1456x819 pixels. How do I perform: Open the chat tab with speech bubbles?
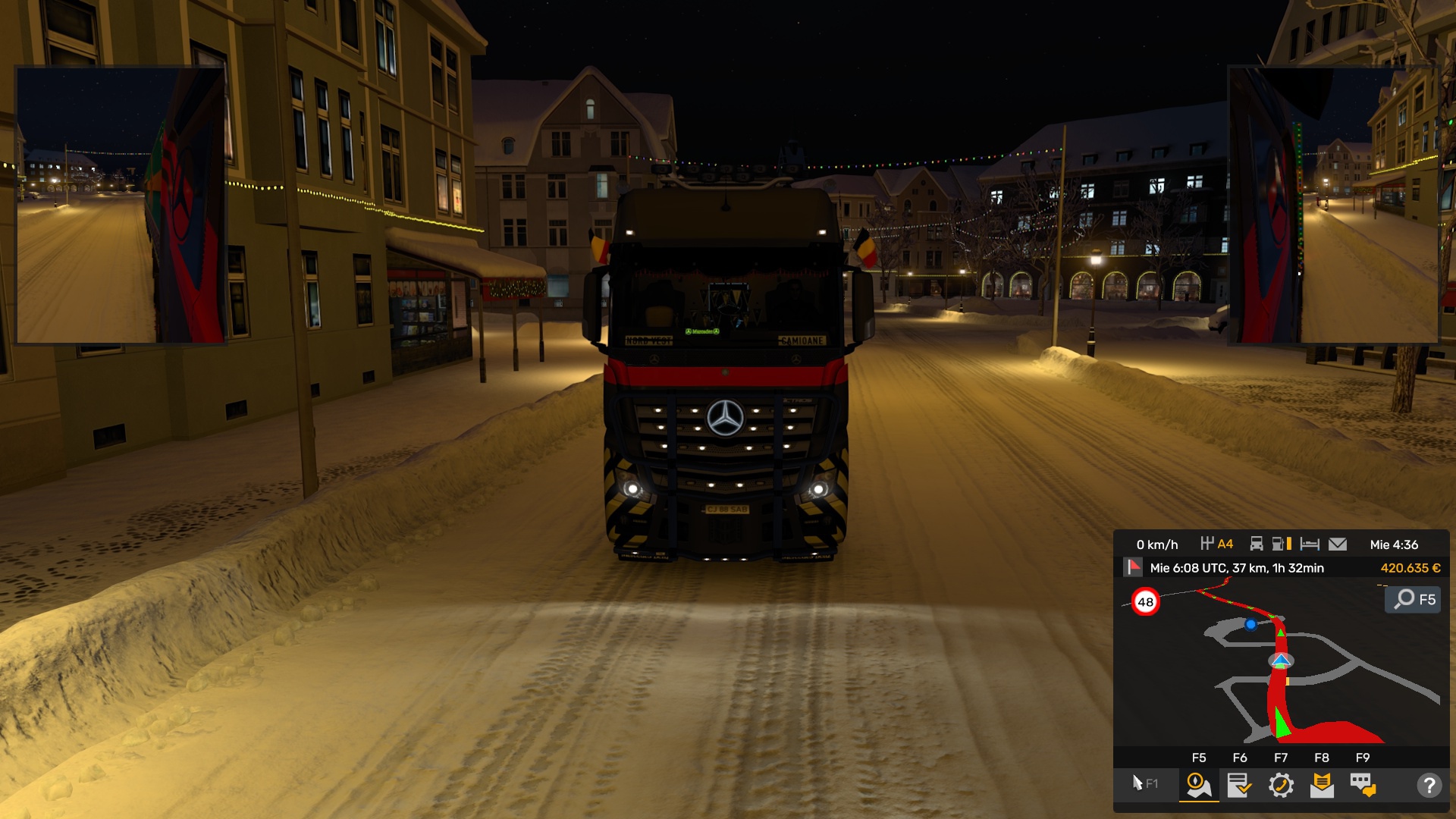coord(1363,785)
